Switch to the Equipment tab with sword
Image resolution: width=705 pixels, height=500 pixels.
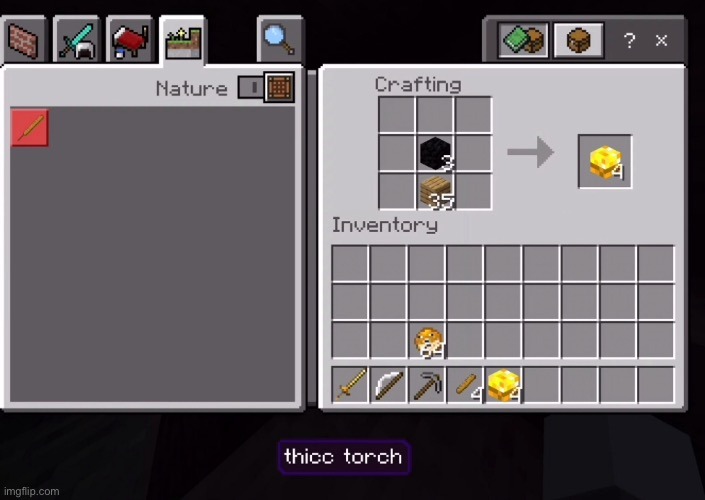pyautogui.click(x=76, y=41)
